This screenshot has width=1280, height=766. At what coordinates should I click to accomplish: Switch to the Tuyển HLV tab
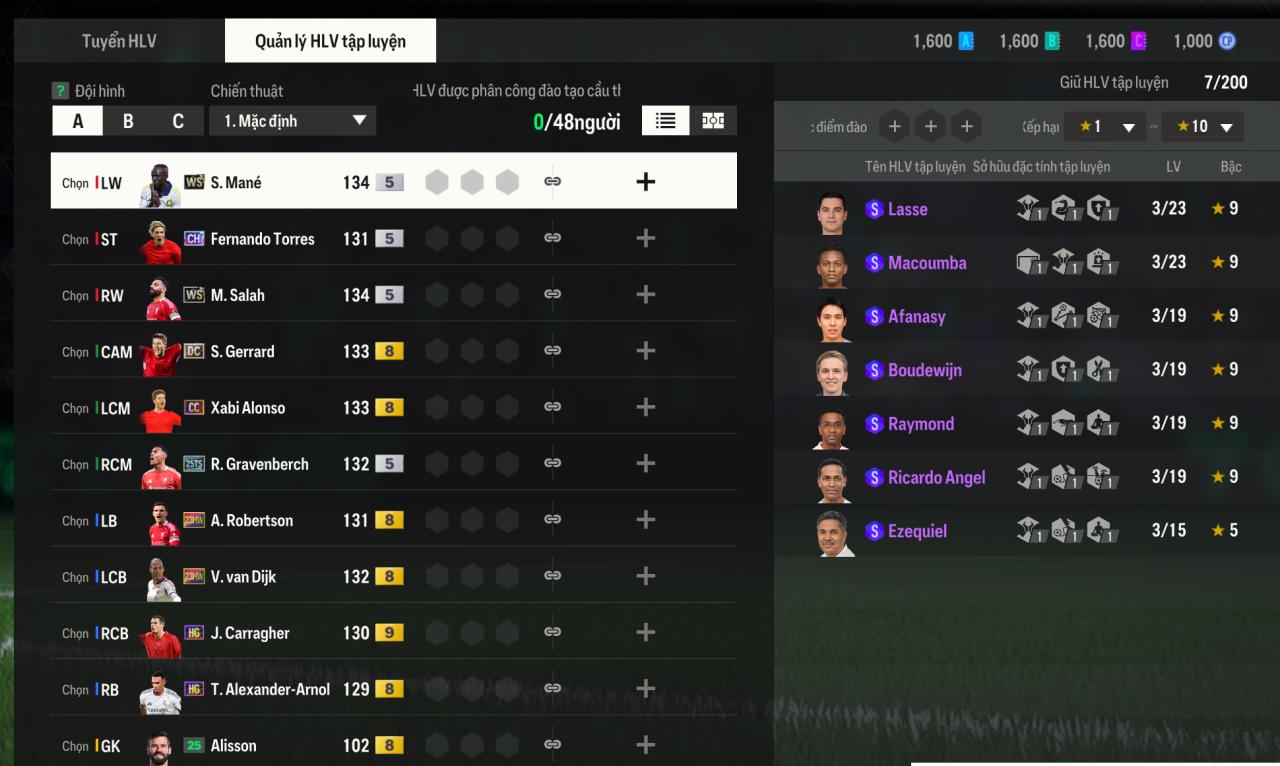pos(119,41)
